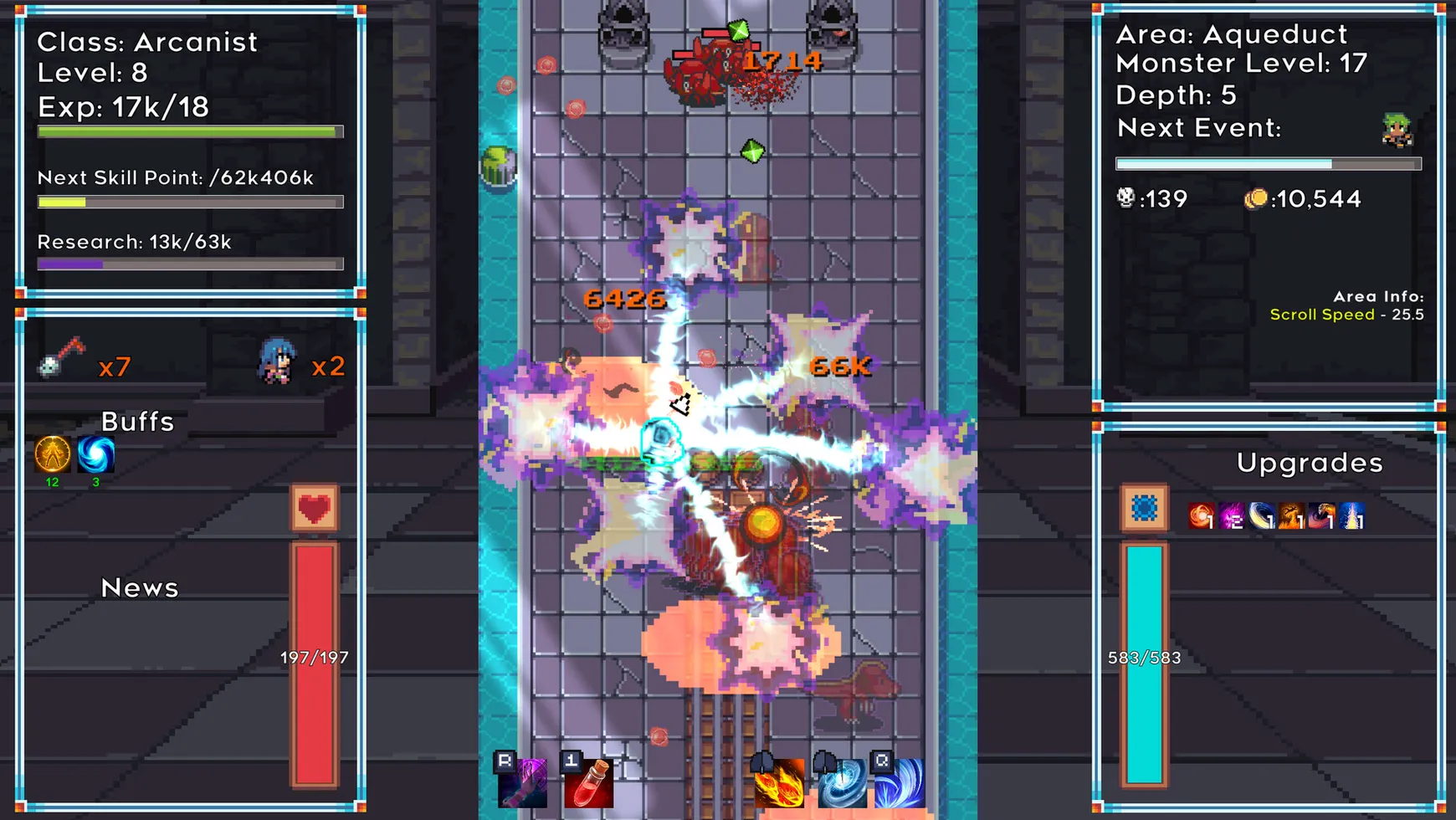Screen dimensions: 1456x820
Task: Activate the R-bound purple hand spell
Action: [523, 782]
